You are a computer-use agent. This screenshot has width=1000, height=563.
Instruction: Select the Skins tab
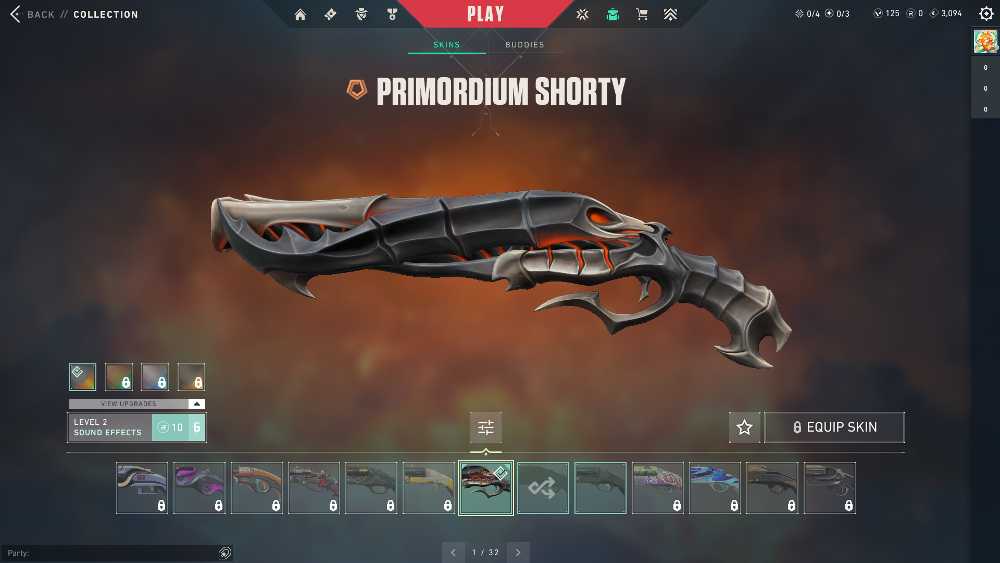click(446, 45)
